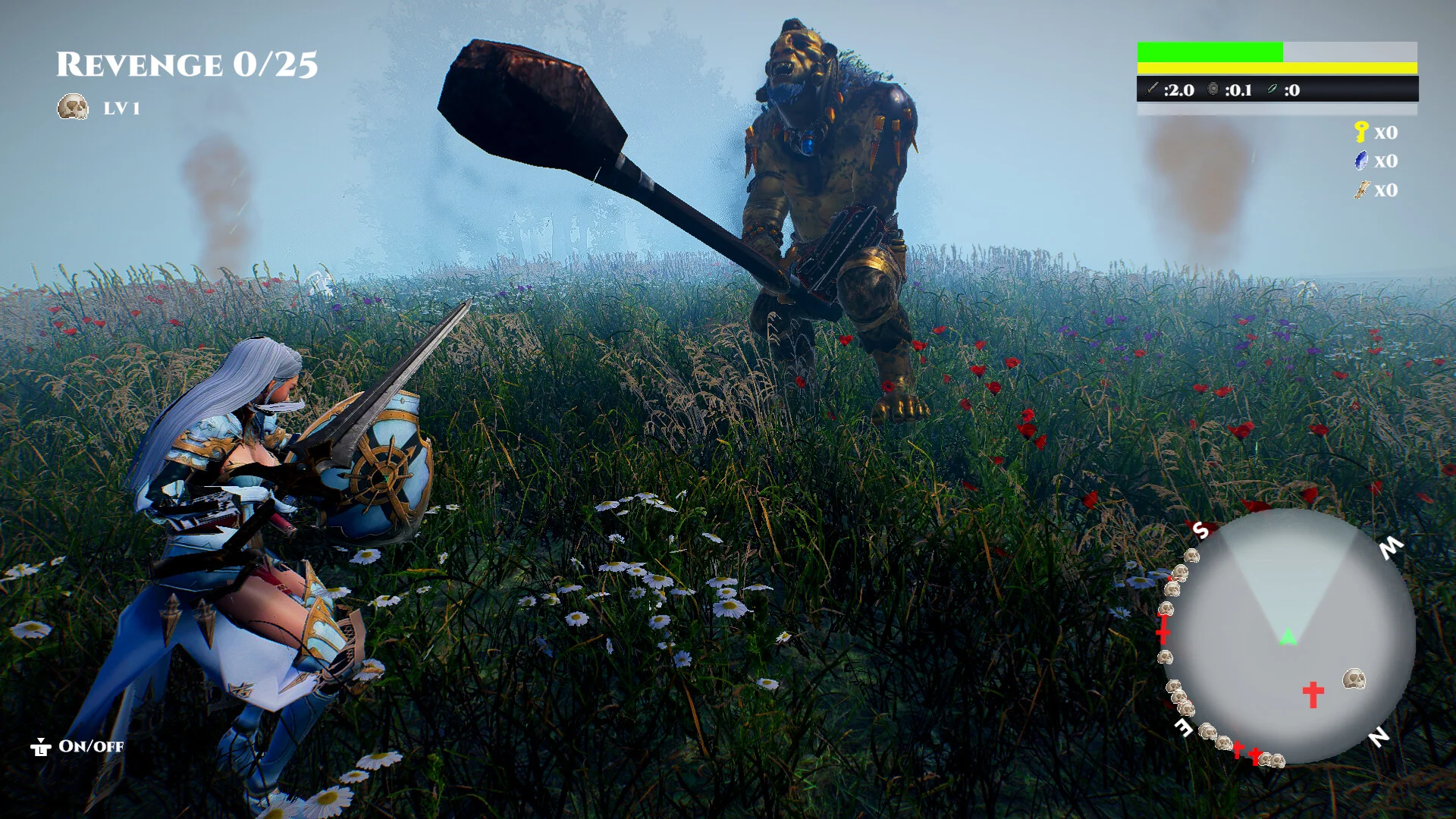This screenshot has width=1456, height=819.
Task: Click the Revenge 0/25 objective tracker
Action: point(187,65)
